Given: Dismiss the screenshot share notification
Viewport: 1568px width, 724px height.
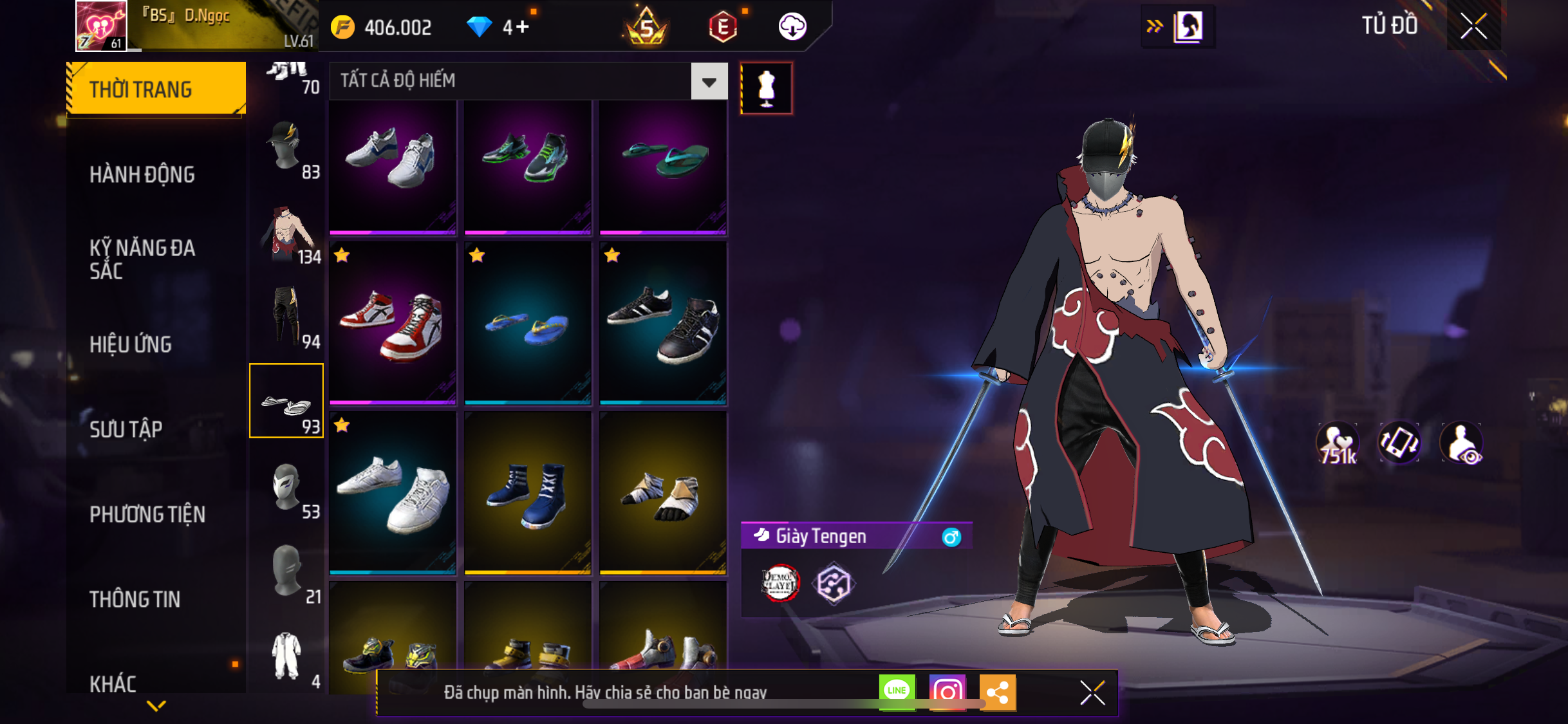Looking at the screenshot, I should (x=1092, y=693).
